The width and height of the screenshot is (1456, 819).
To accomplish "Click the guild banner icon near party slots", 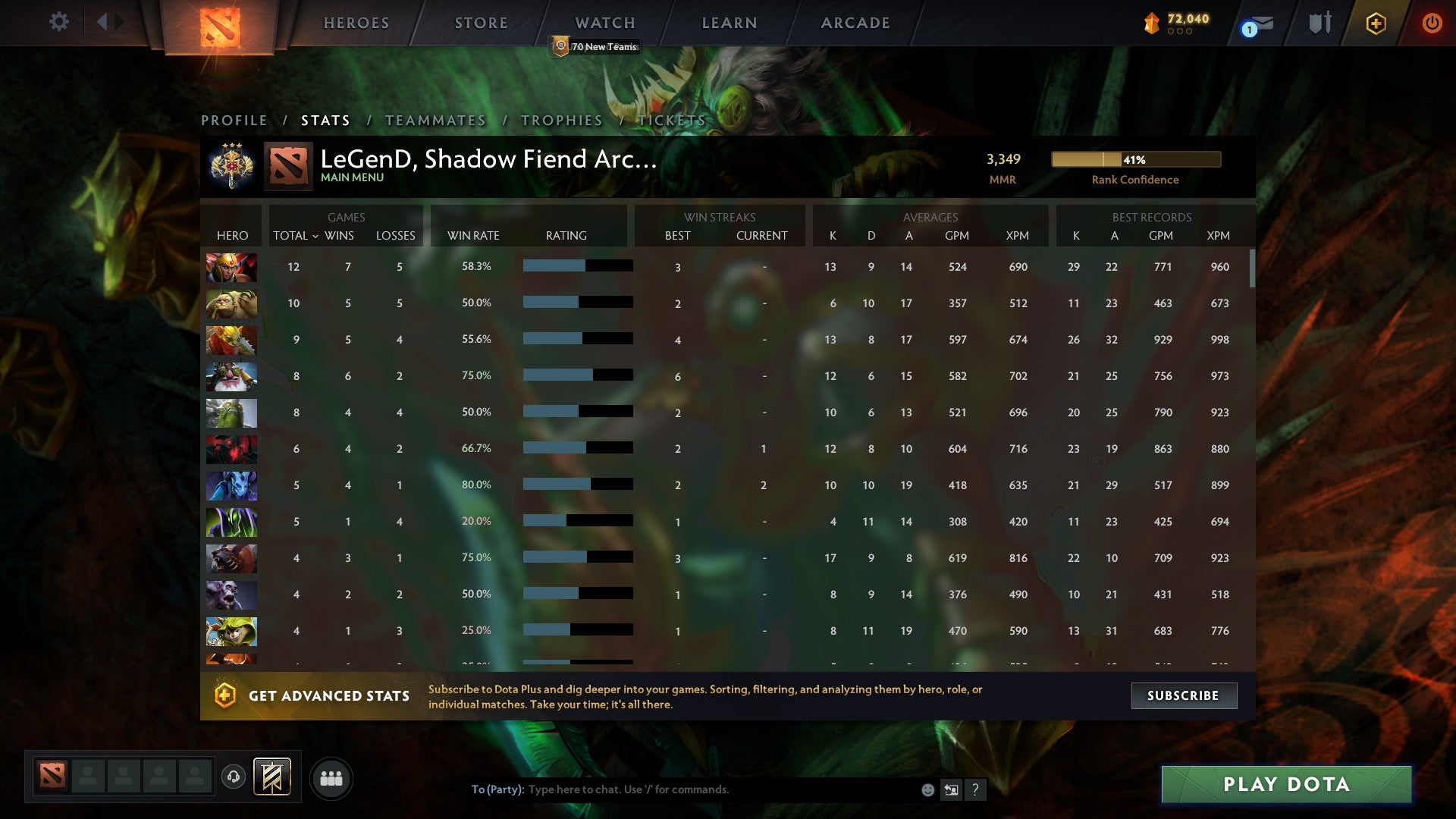I will point(273,777).
